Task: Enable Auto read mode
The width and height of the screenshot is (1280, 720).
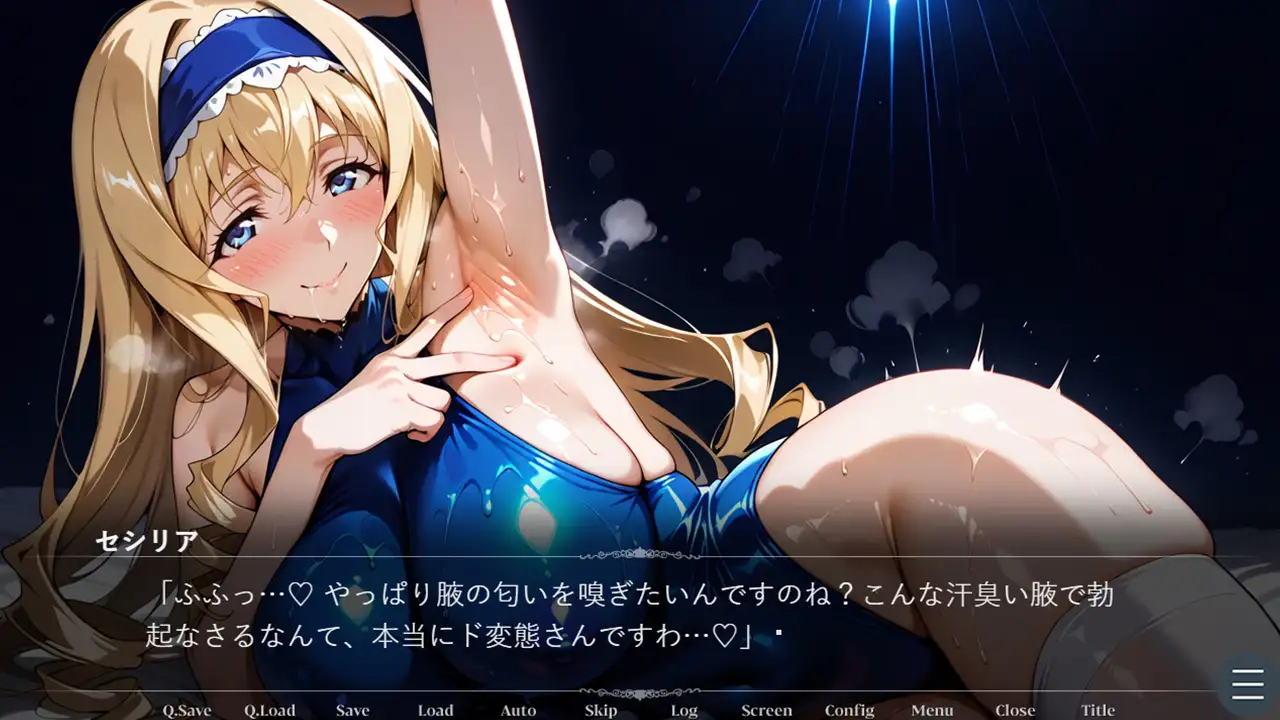Action: [518, 710]
